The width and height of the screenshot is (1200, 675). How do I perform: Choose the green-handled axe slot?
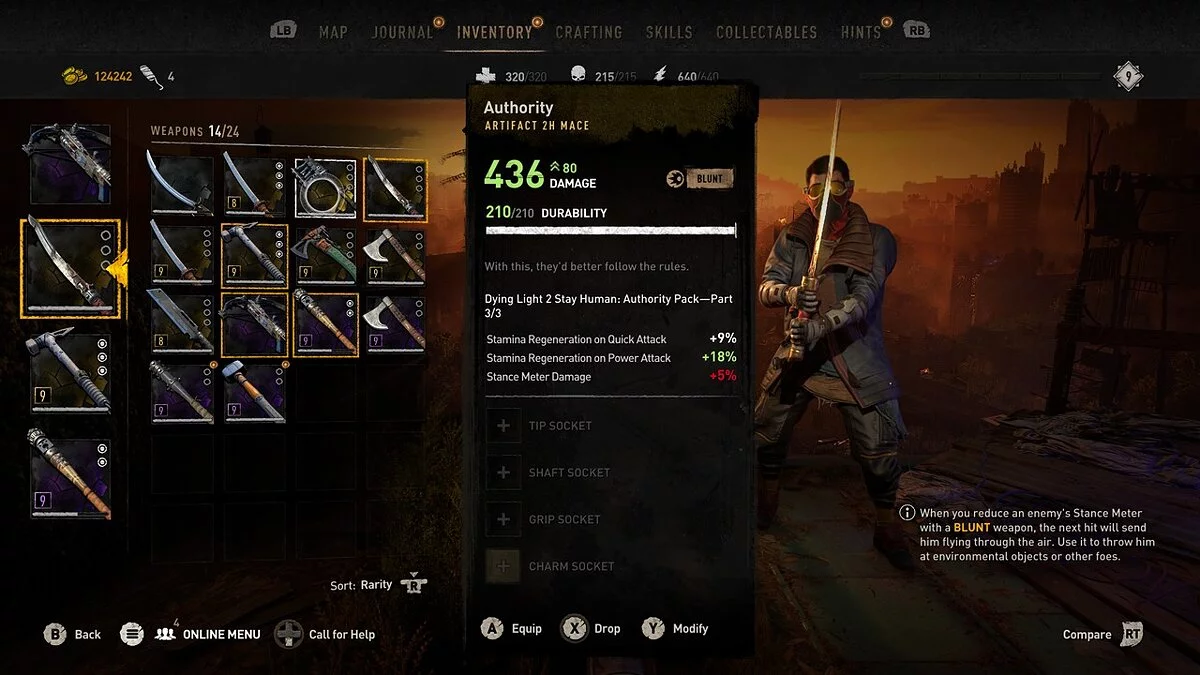pyautogui.click(x=325, y=256)
